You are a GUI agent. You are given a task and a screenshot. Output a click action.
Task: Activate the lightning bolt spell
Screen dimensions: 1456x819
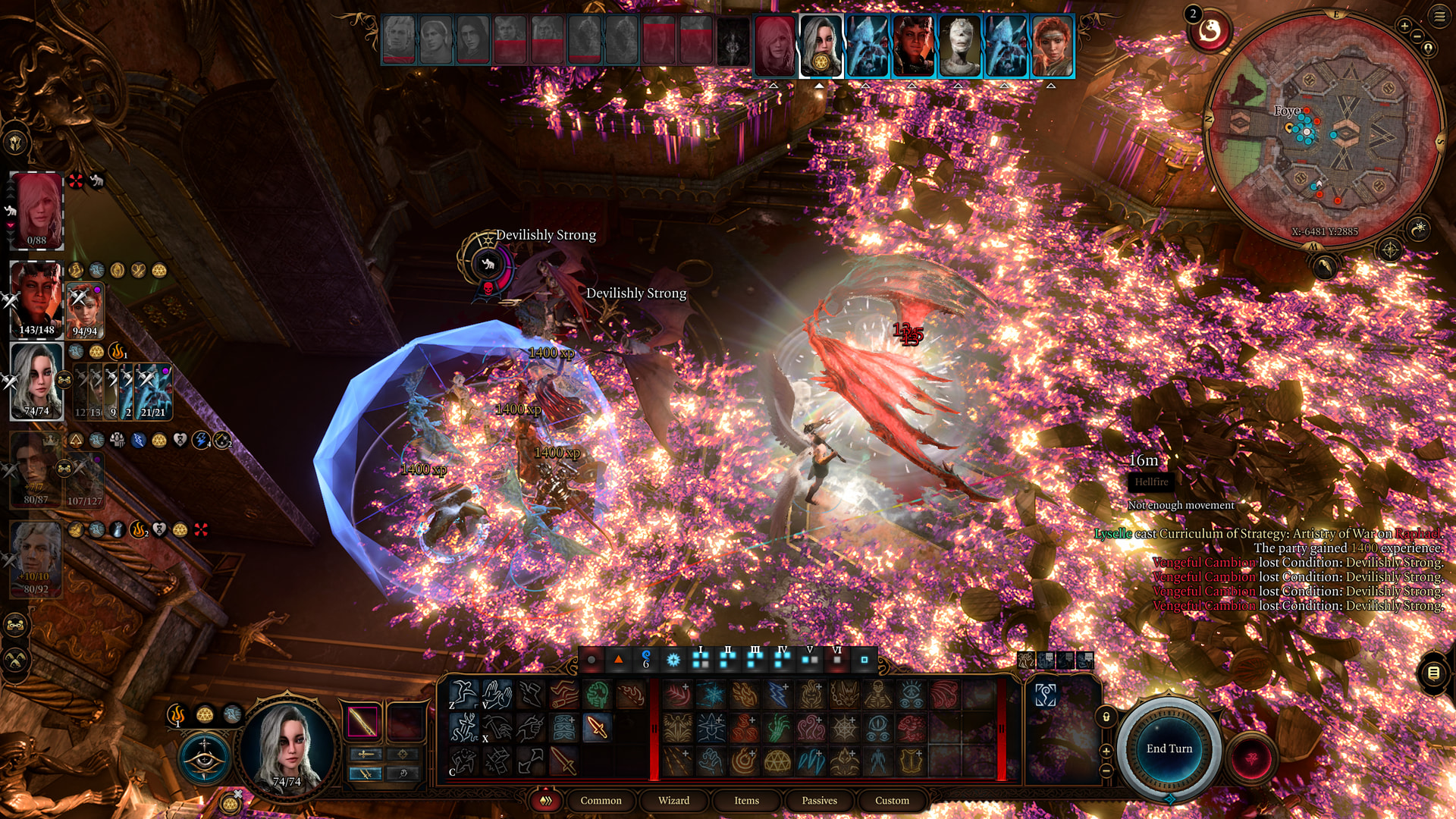[778, 695]
